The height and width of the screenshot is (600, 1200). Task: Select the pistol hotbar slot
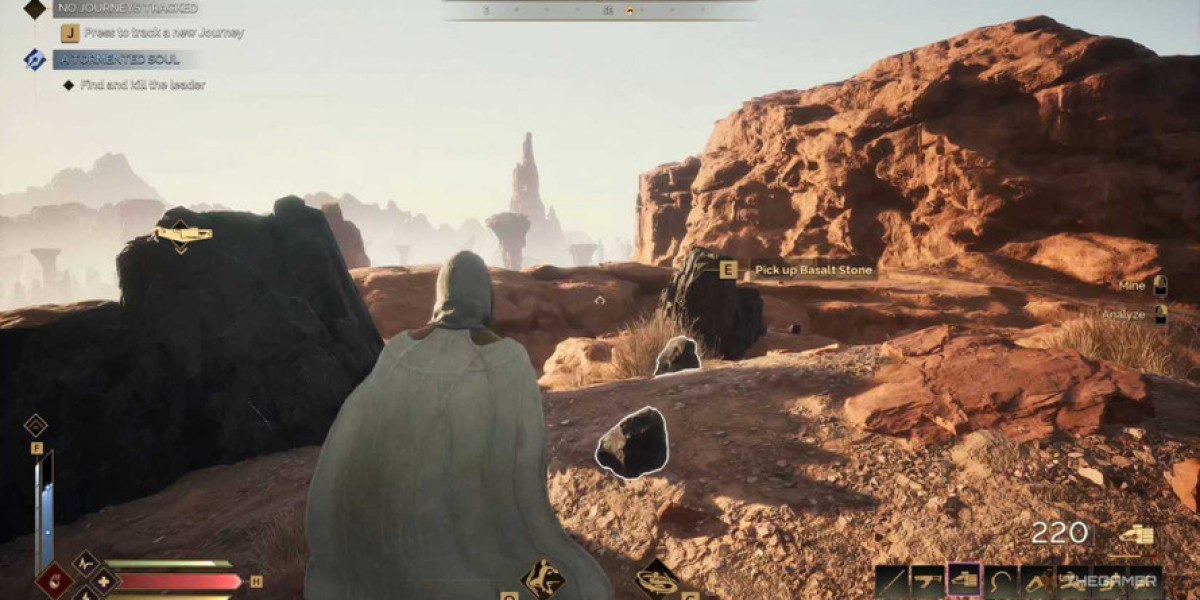point(927,581)
